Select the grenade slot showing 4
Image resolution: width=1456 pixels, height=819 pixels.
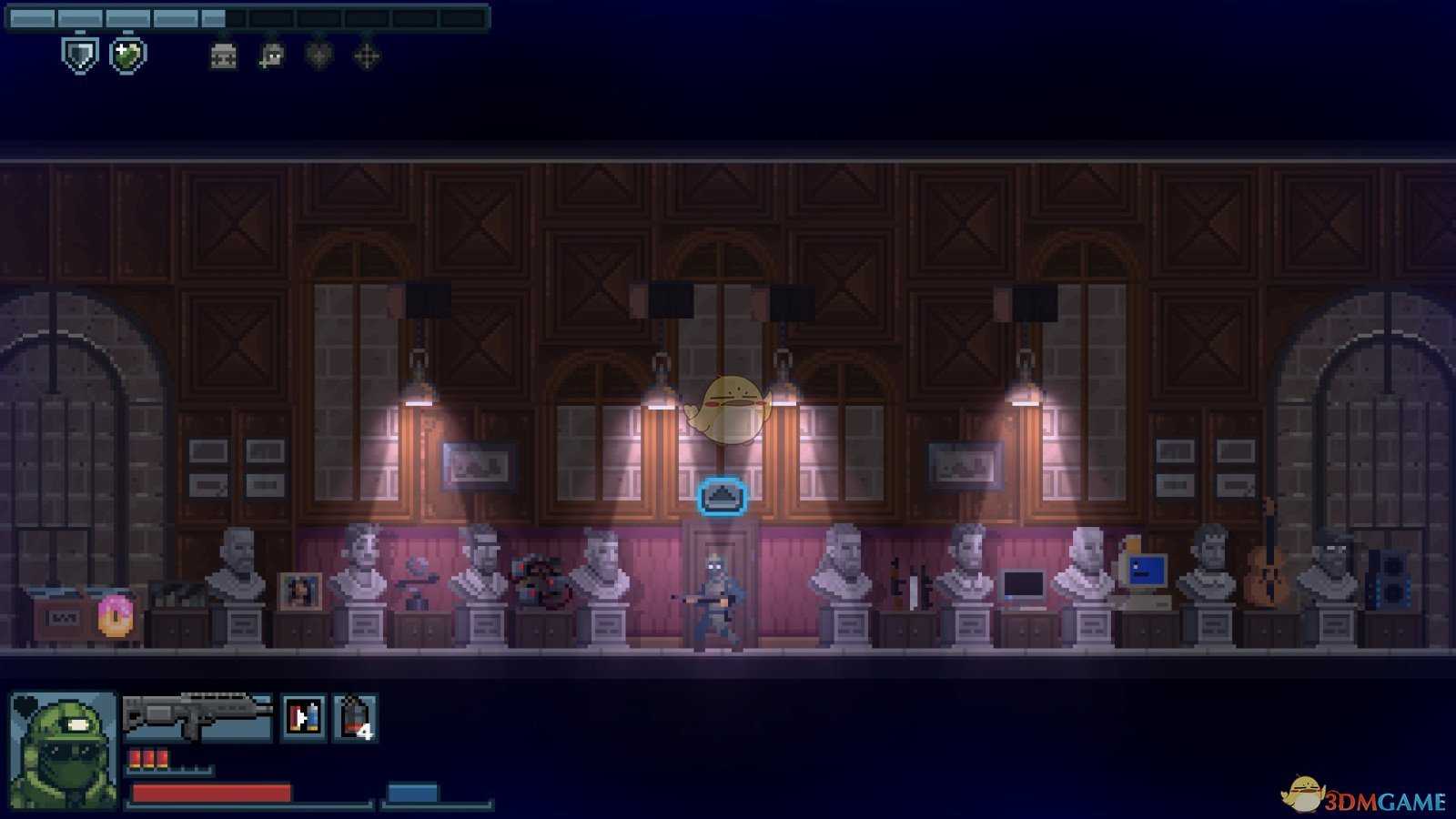pos(355,717)
